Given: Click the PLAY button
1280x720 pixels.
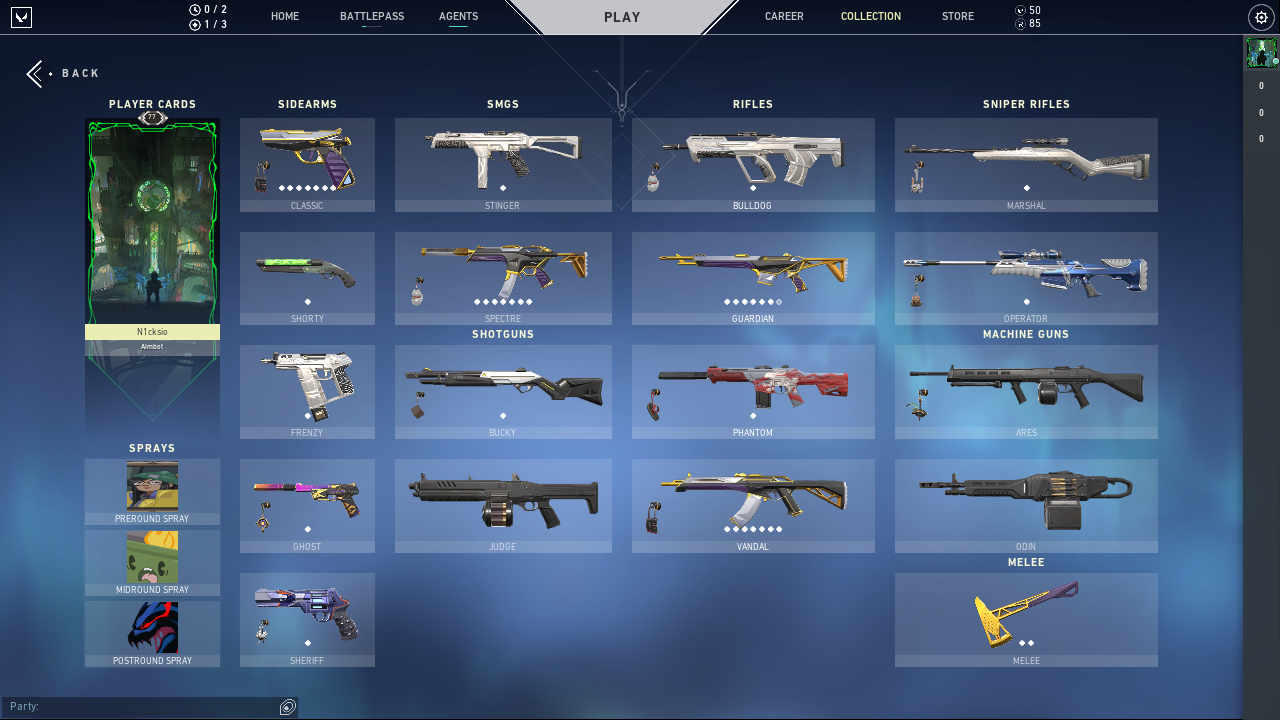Looking at the screenshot, I should coord(622,16).
